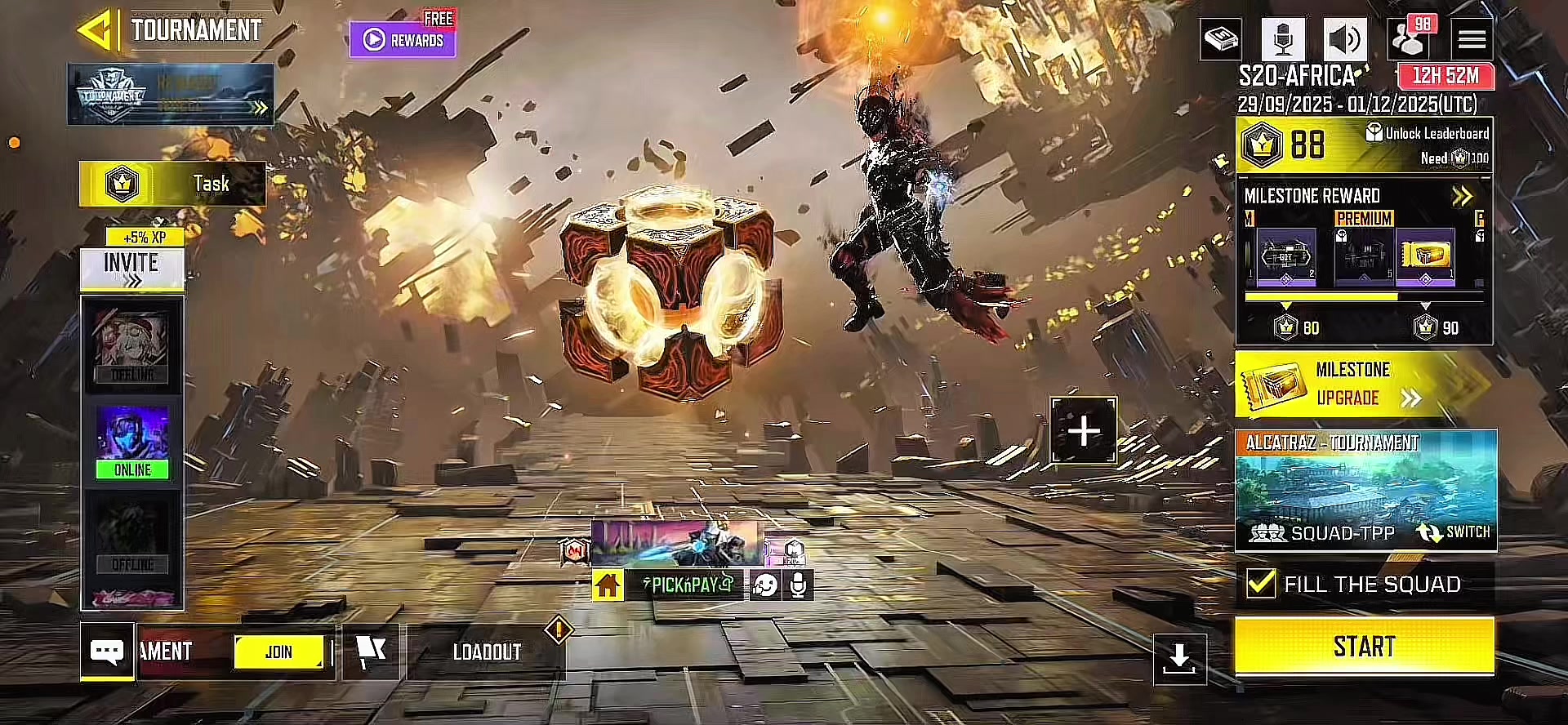Open Milestone Upgrade
This screenshot has width=1568, height=725.
1364,384
